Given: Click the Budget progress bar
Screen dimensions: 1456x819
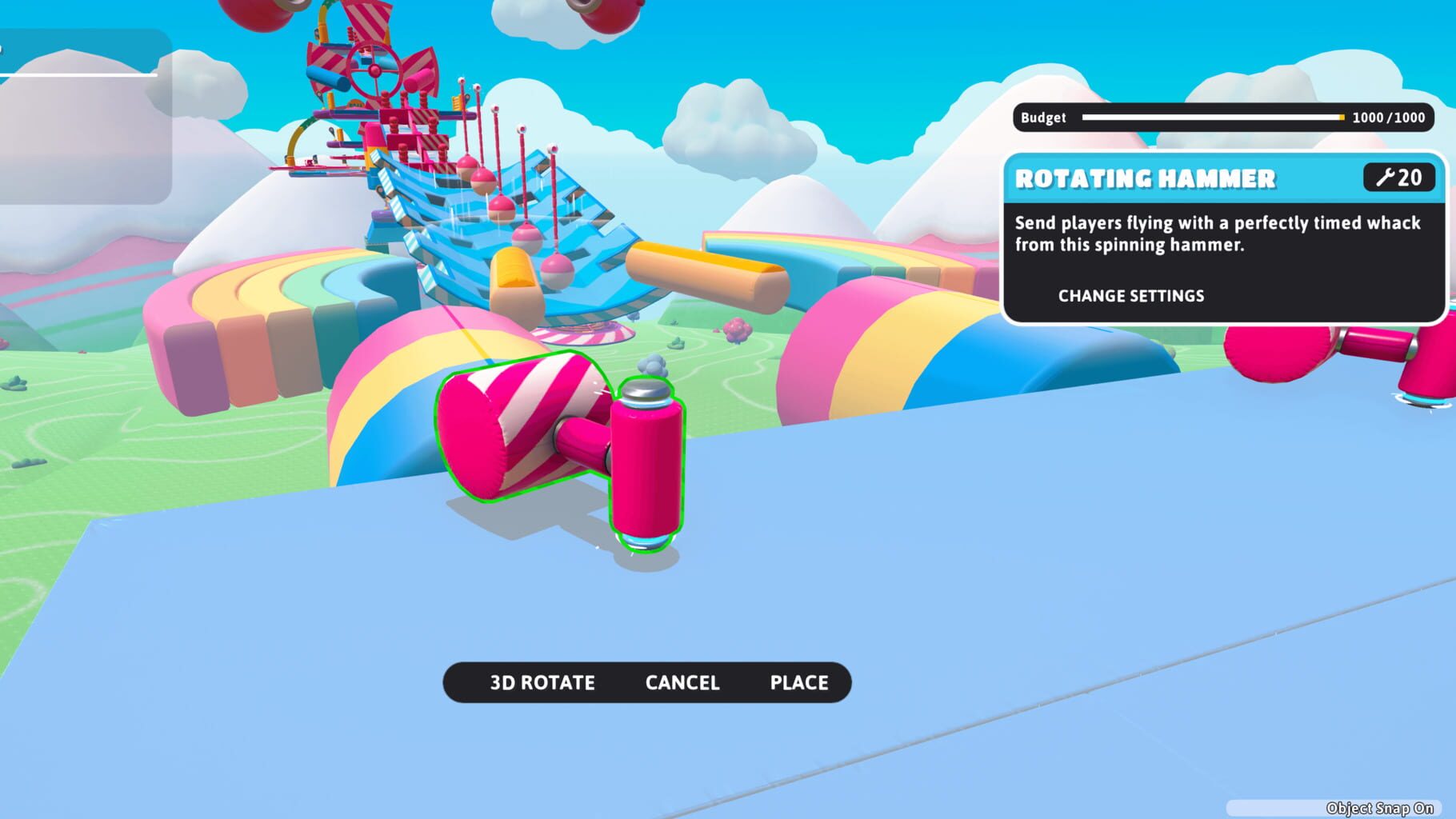Looking at the screenshot, I should 1212,118.
